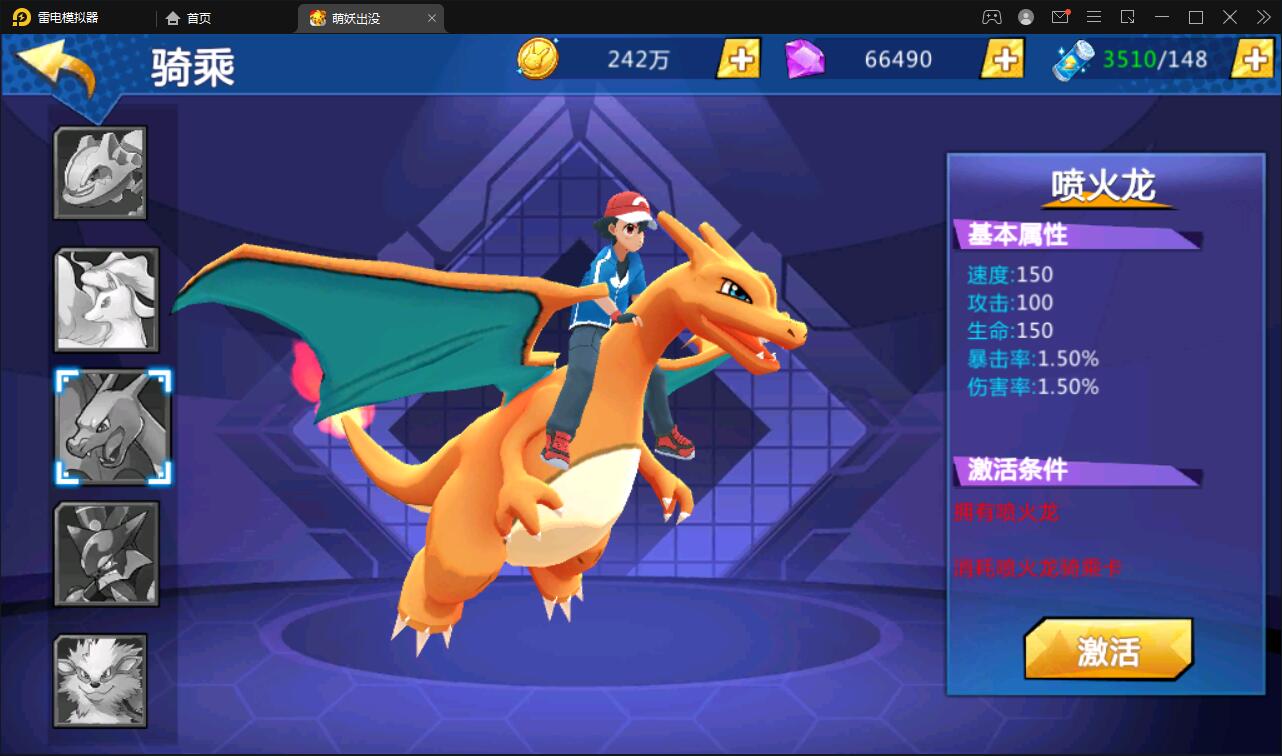Activate the Charizard mount with 激活 button
1282x756 pixels.
tap(1108, 651)
